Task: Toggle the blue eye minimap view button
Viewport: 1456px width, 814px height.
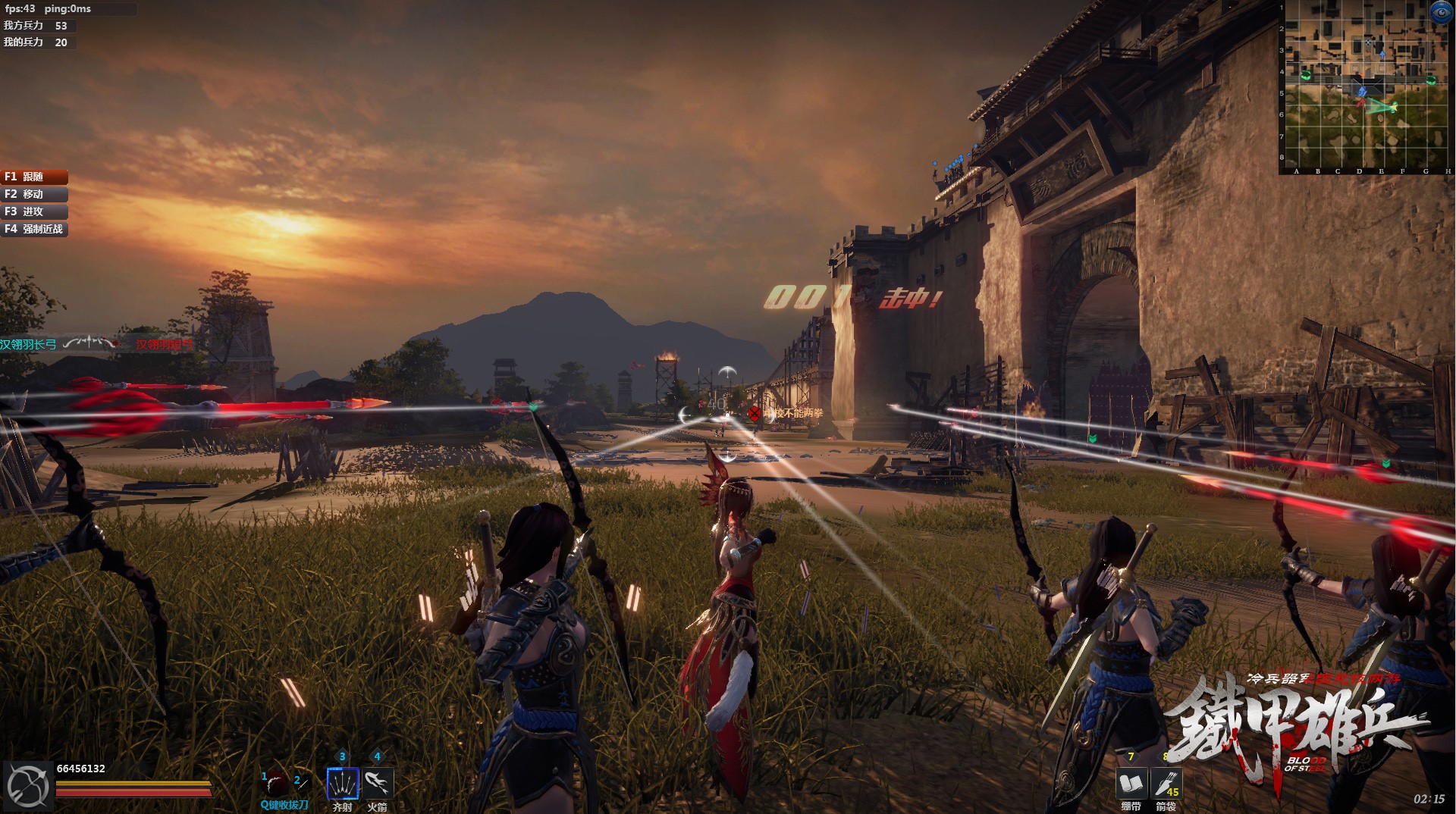Action: 1440,12
